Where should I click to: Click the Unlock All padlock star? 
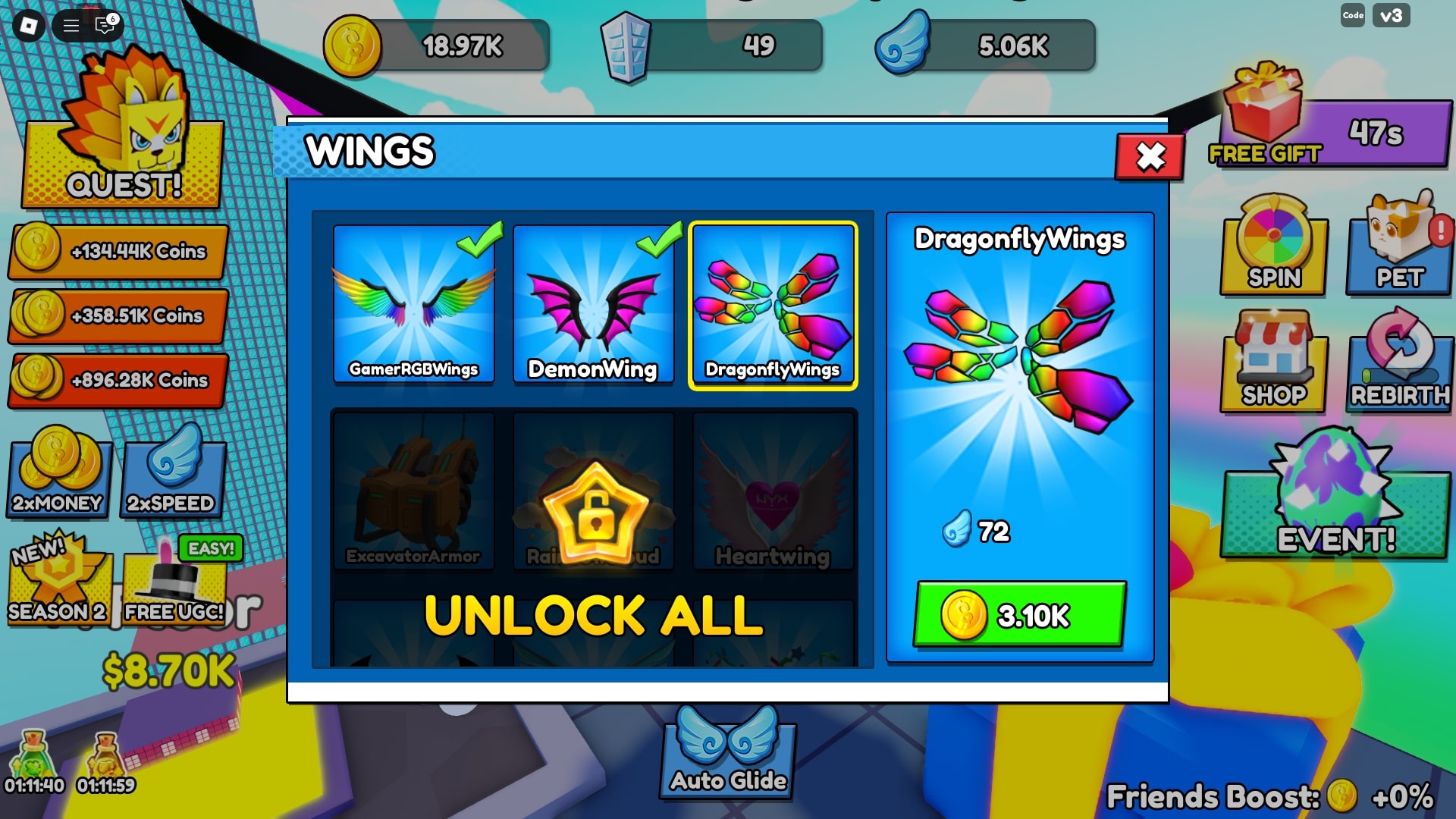(x=596, y=512)
